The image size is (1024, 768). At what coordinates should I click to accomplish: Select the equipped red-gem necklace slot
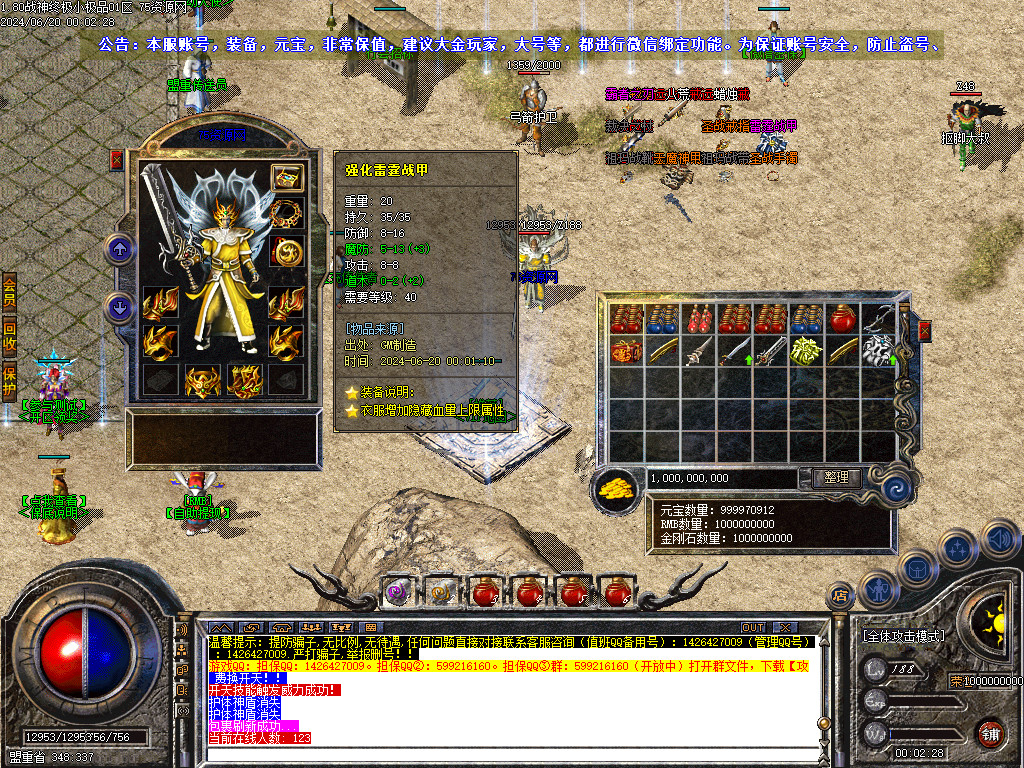point(287,214)
